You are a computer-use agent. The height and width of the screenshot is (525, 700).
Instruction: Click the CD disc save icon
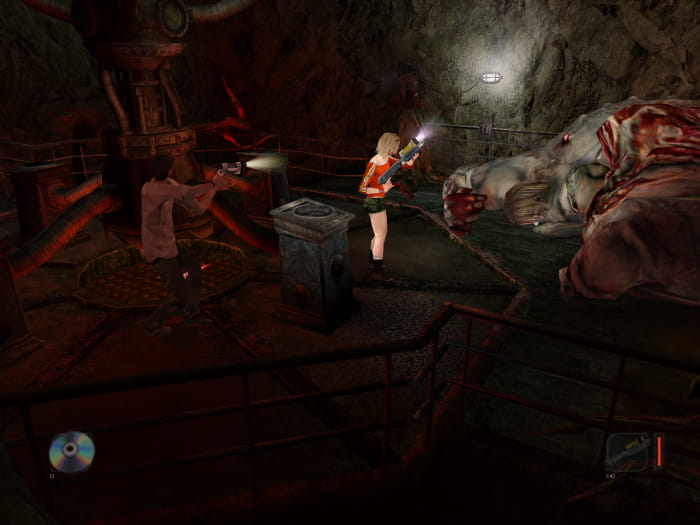(71, 451)
